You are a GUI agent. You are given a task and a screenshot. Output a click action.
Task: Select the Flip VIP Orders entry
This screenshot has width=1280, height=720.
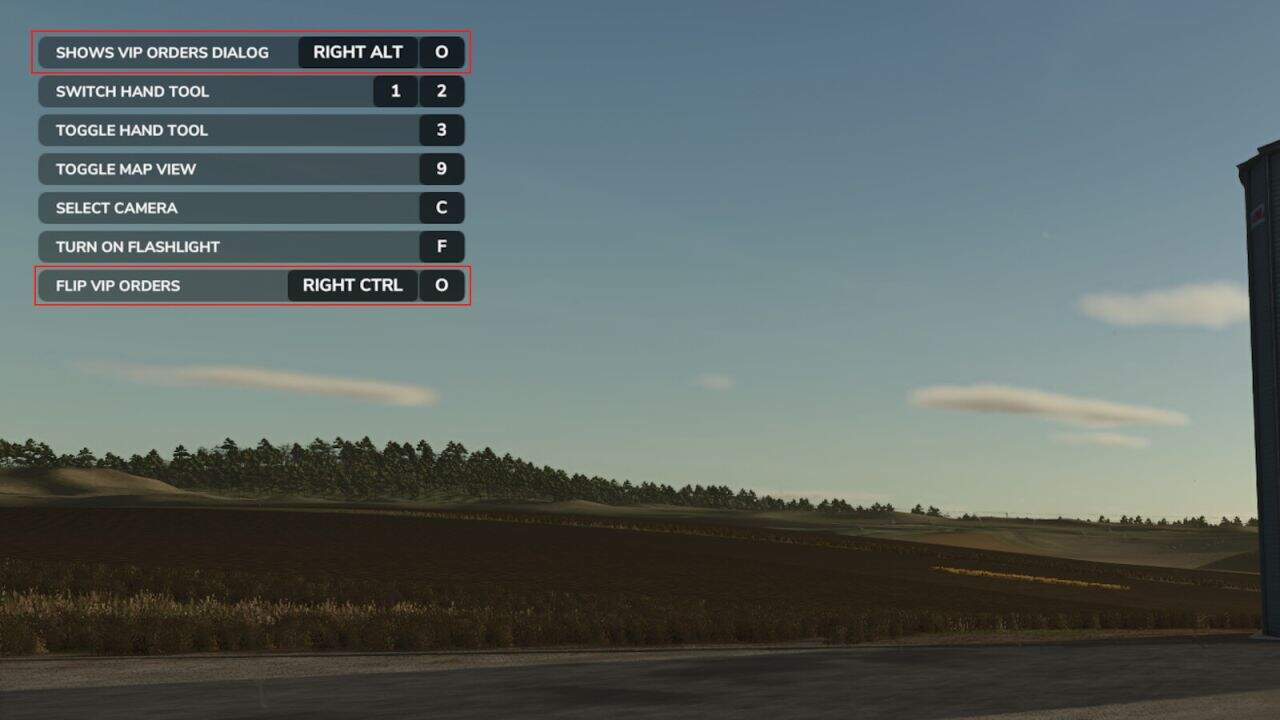[x=118, y=285]
